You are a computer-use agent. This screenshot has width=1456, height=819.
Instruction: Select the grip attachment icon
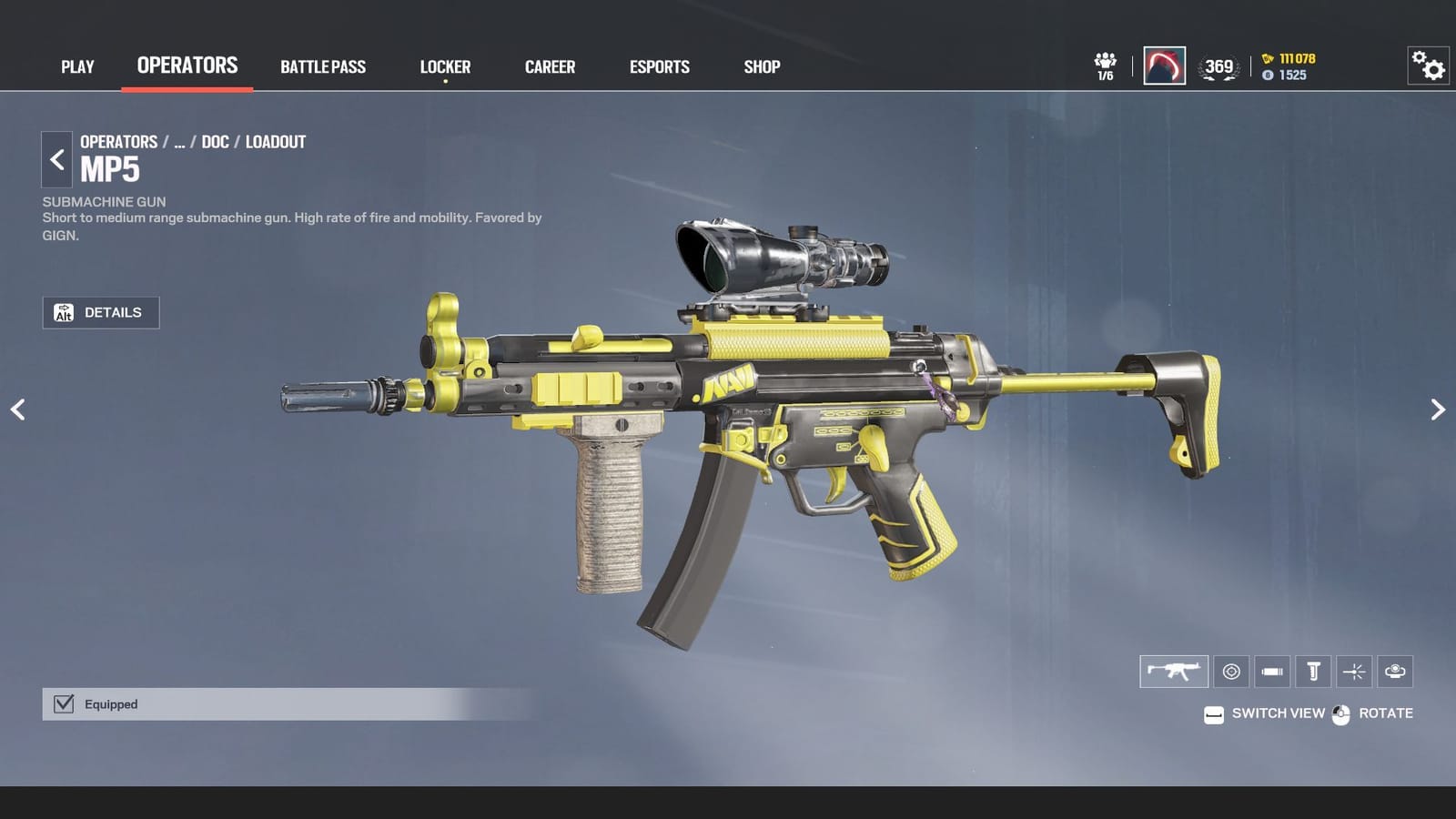click(x=1313, y=672)
